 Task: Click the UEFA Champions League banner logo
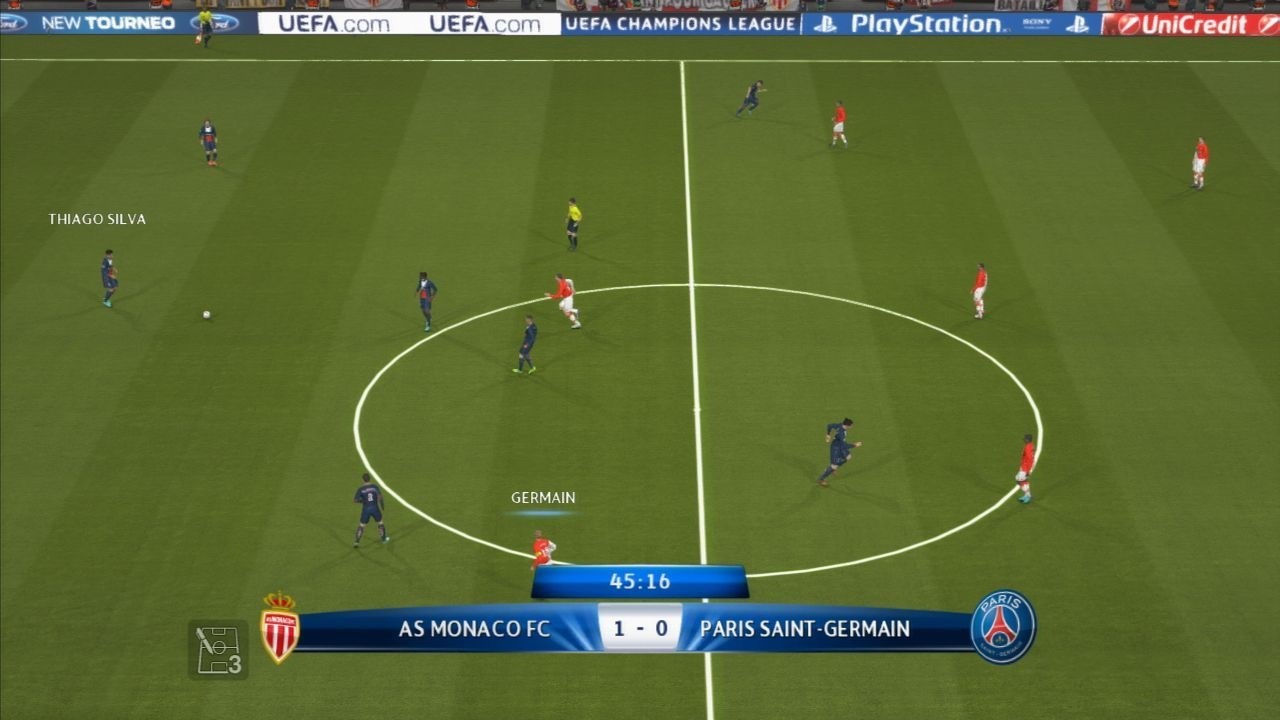(x=683, y=22)
